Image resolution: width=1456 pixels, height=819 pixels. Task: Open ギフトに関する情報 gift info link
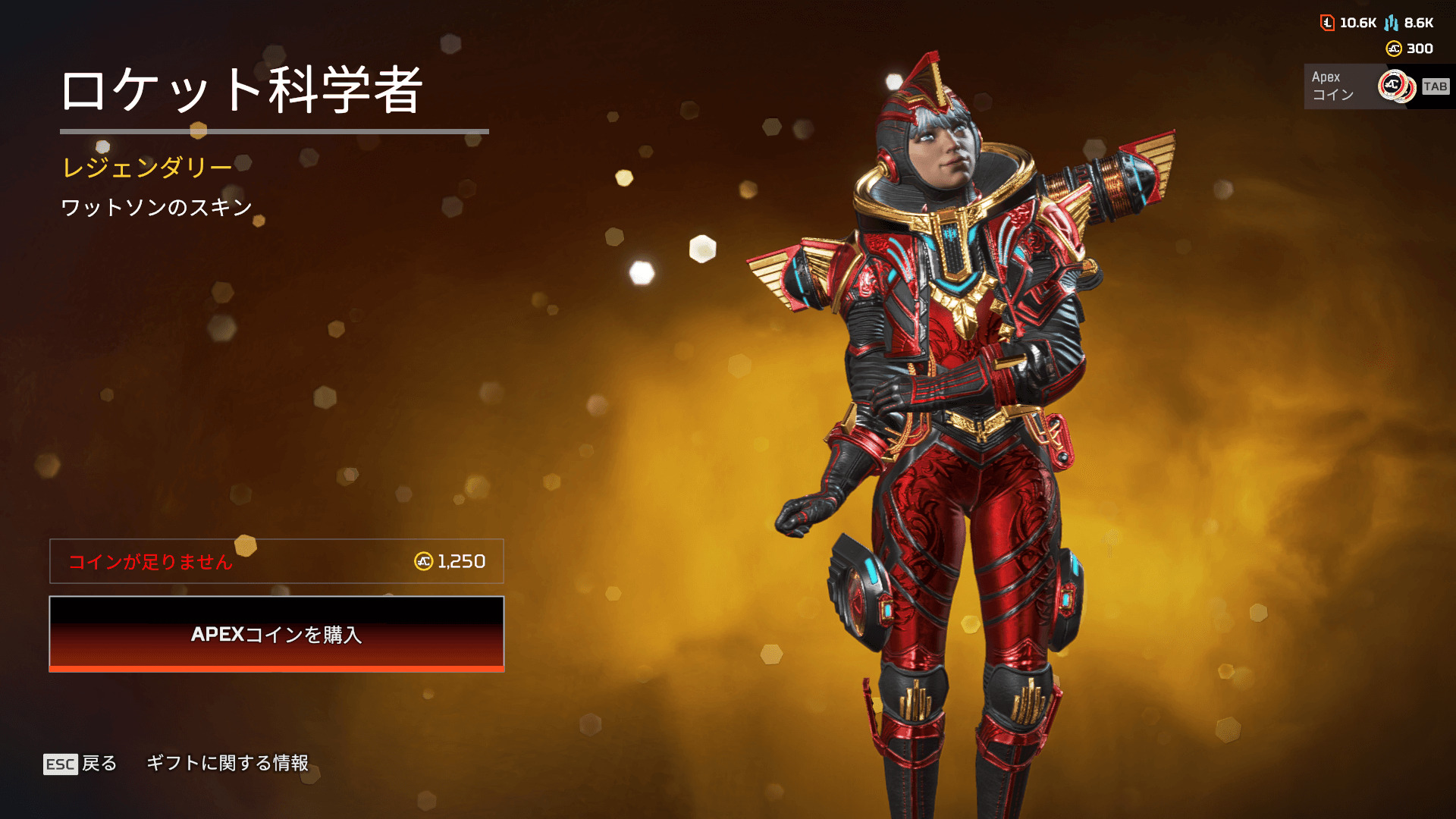coord(227,763)
